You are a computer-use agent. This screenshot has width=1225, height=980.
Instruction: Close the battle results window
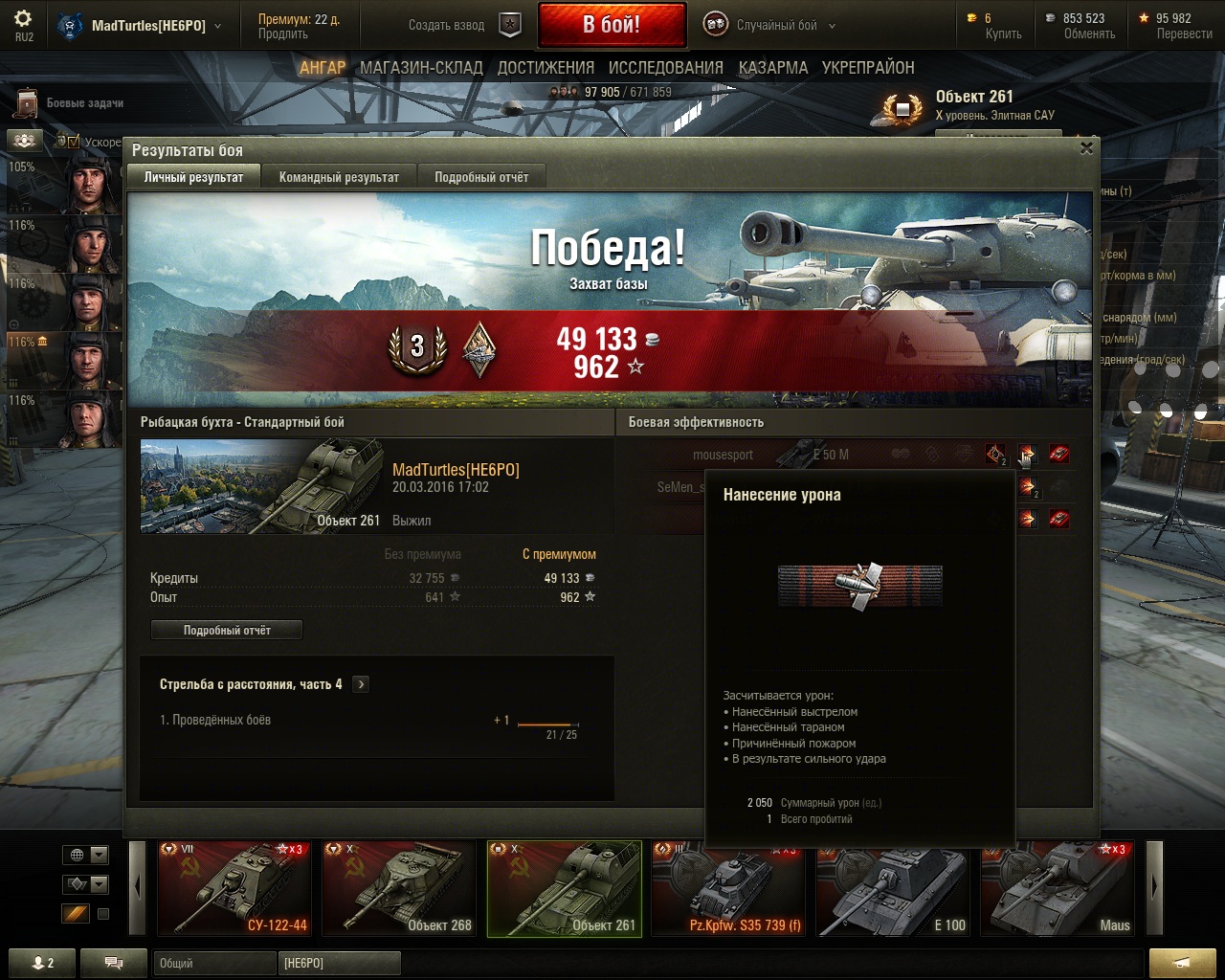[1086, 148]
